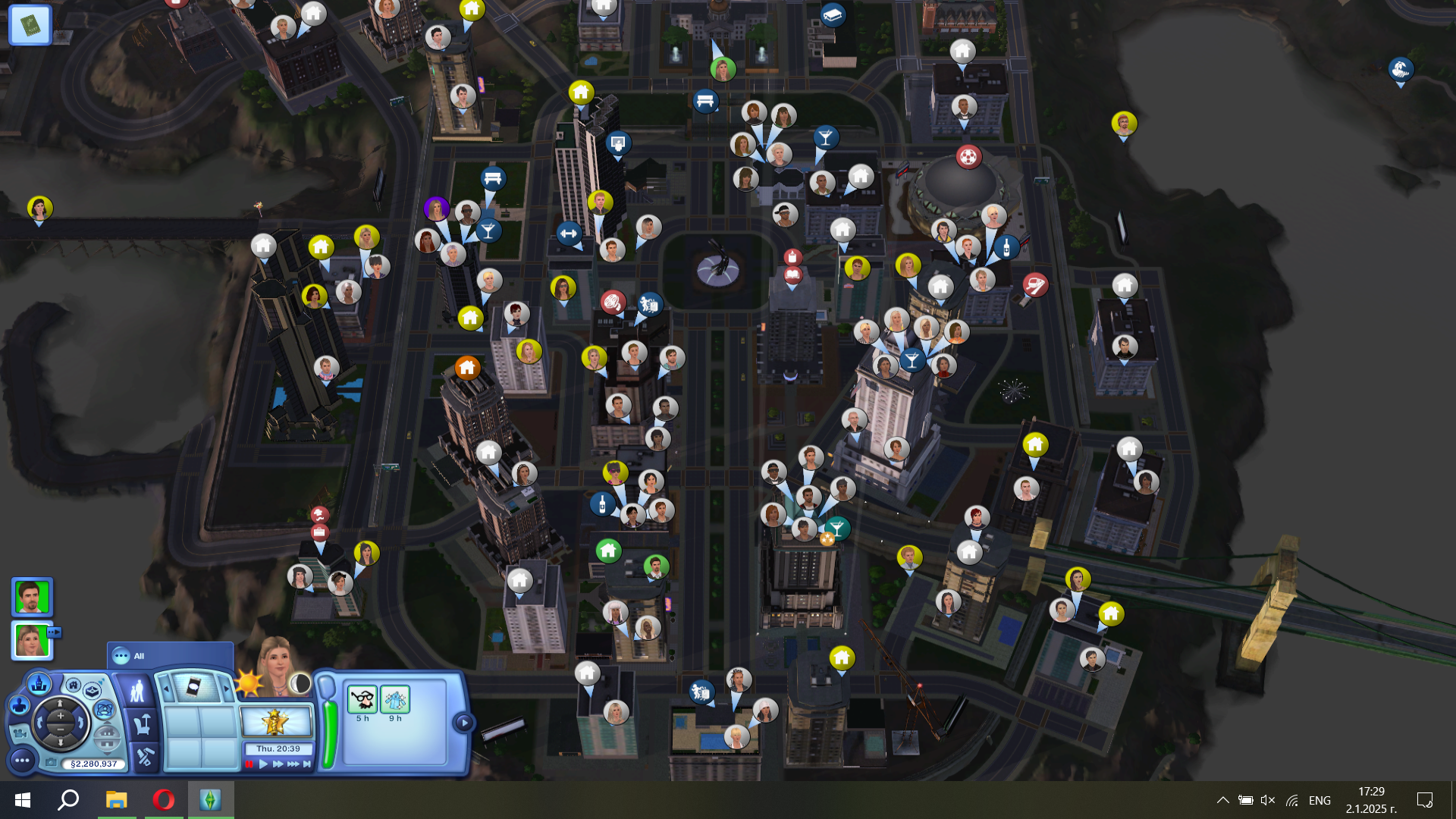Open the options menu with three dots
The height and width of the screenshot is (819, 1456).
click(22, 760)
